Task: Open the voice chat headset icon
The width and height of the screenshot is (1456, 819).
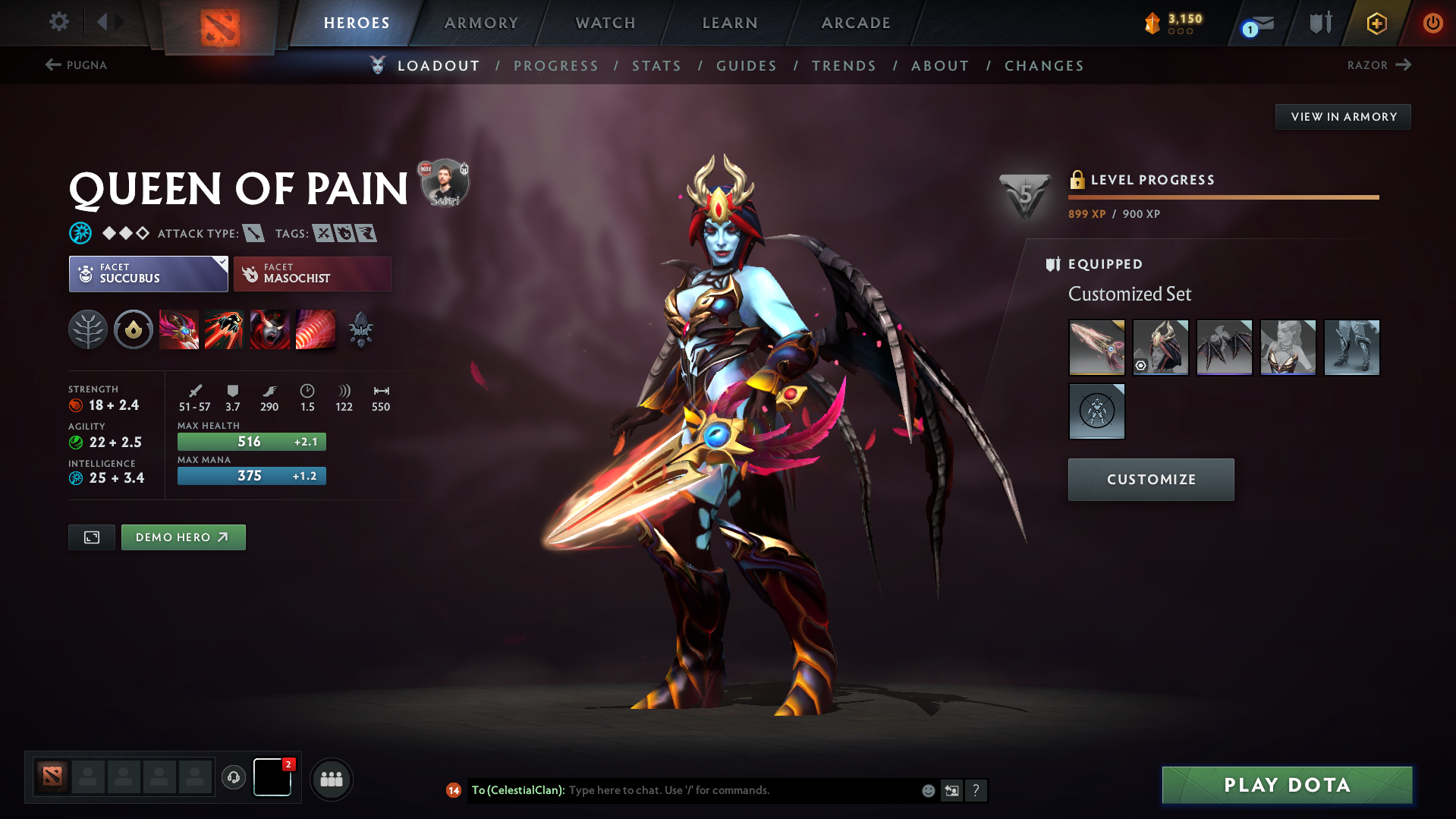Action: click(x=234, y=778)
